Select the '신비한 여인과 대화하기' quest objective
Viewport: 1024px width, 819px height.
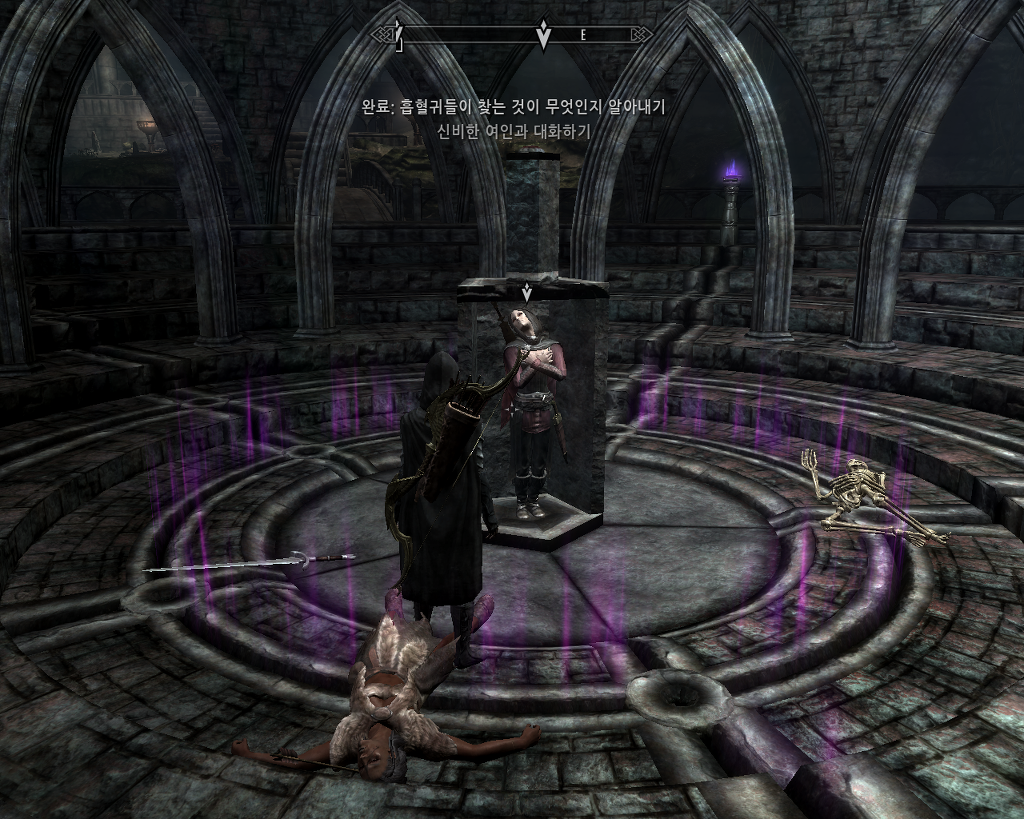pyautogui.click(x=513, y=130)
